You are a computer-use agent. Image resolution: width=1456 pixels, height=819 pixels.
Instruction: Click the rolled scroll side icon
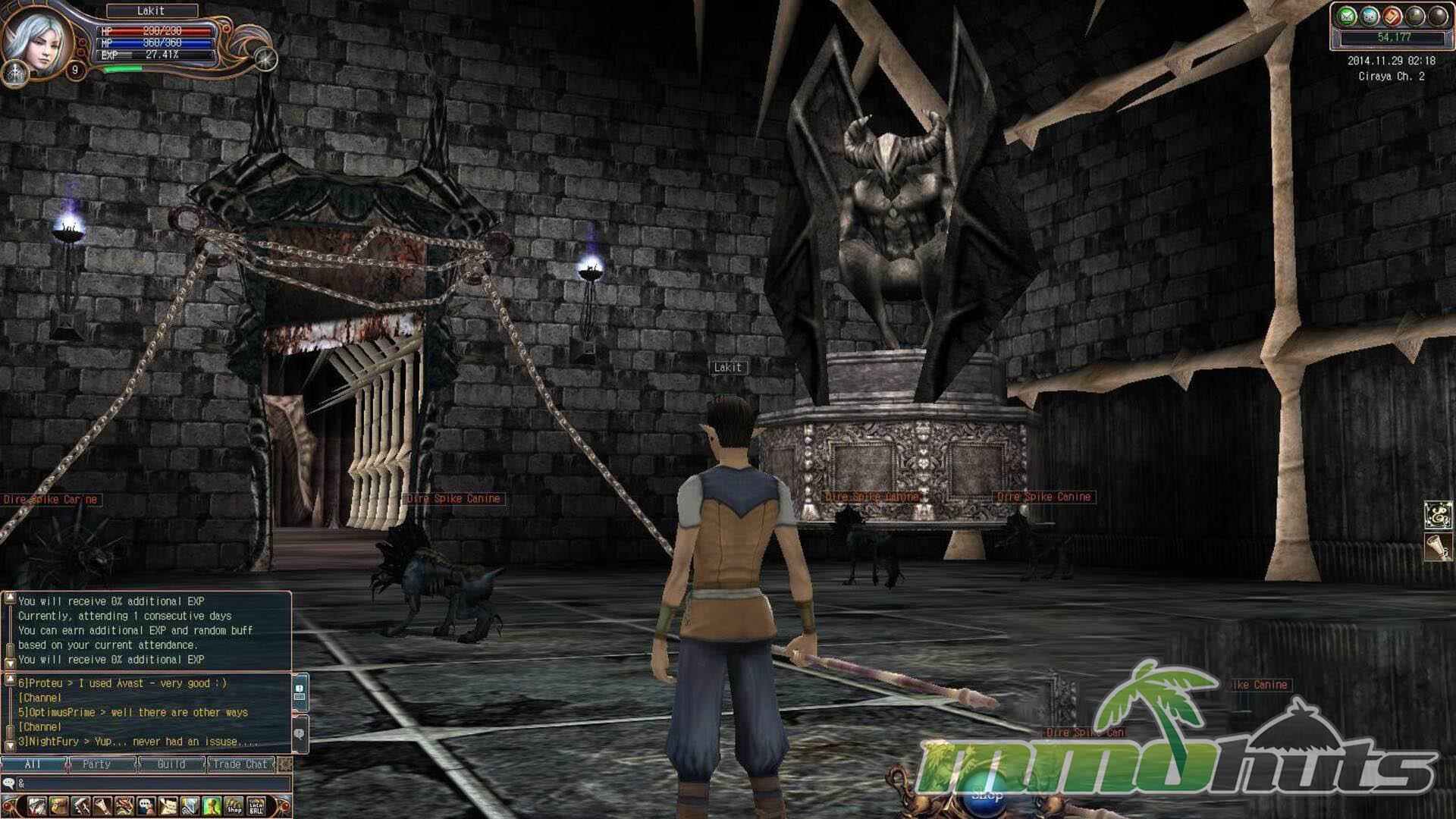[1438, 546]
